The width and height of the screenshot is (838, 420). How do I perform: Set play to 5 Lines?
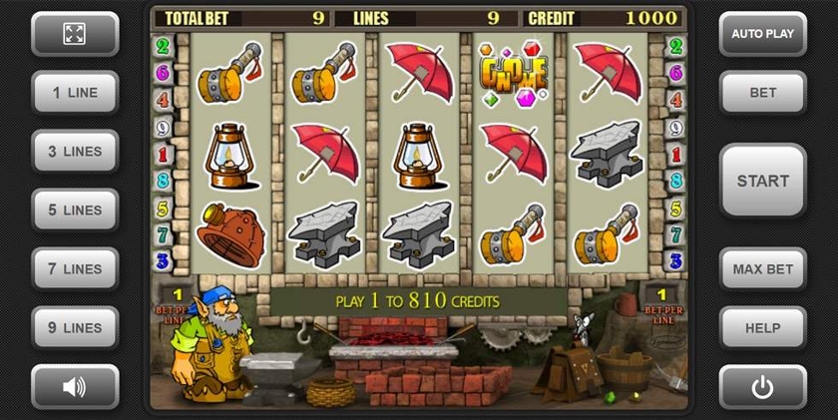coord(75,210)
